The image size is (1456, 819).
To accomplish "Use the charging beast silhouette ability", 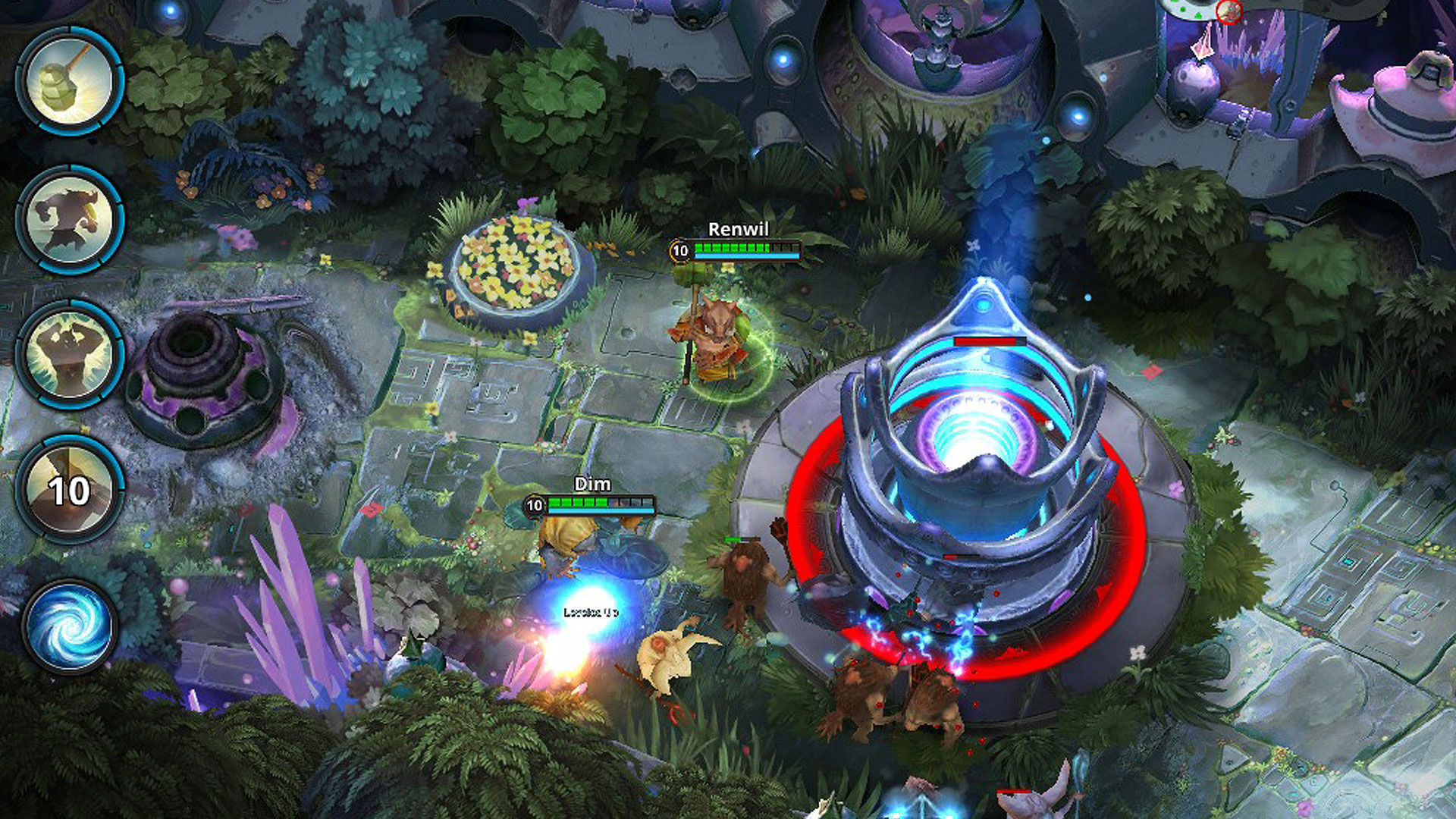I will click(x=70, y=218).
